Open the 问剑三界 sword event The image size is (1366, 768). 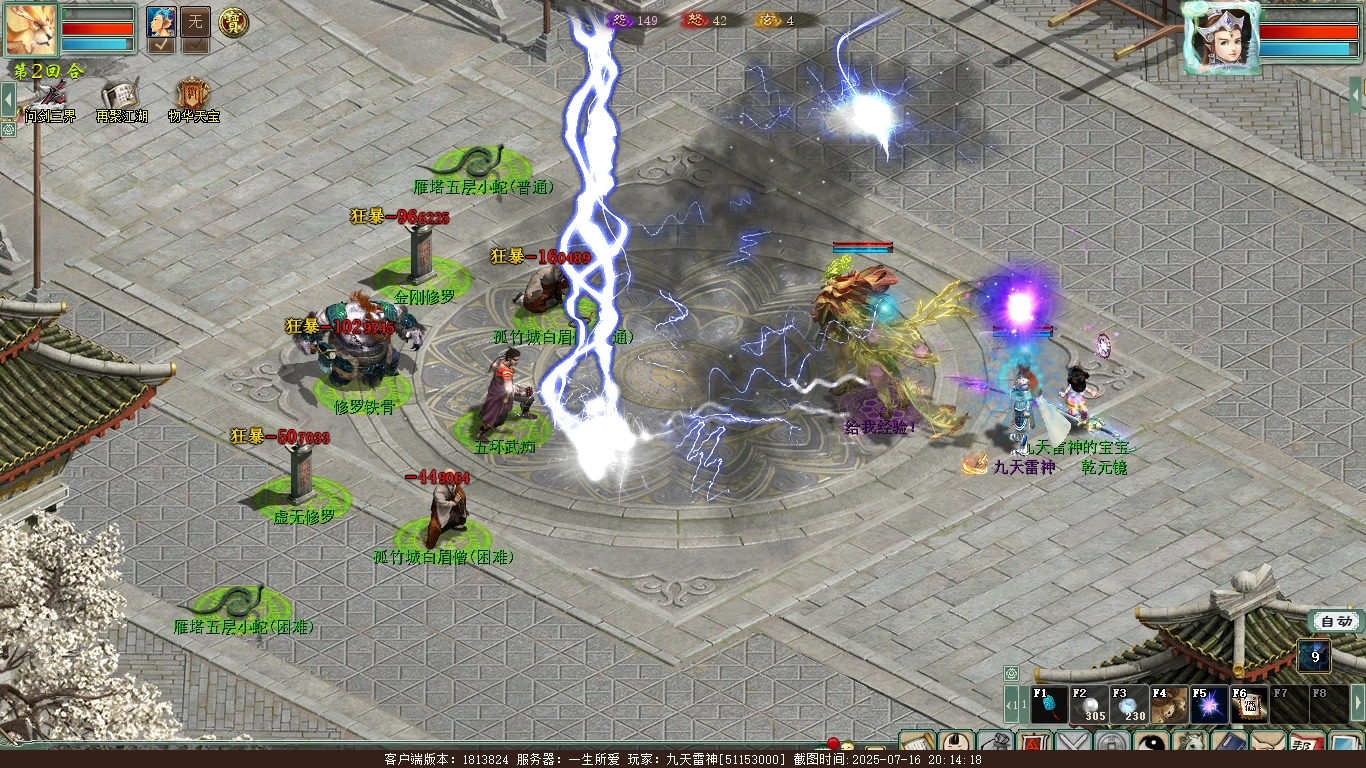point(49,98)
